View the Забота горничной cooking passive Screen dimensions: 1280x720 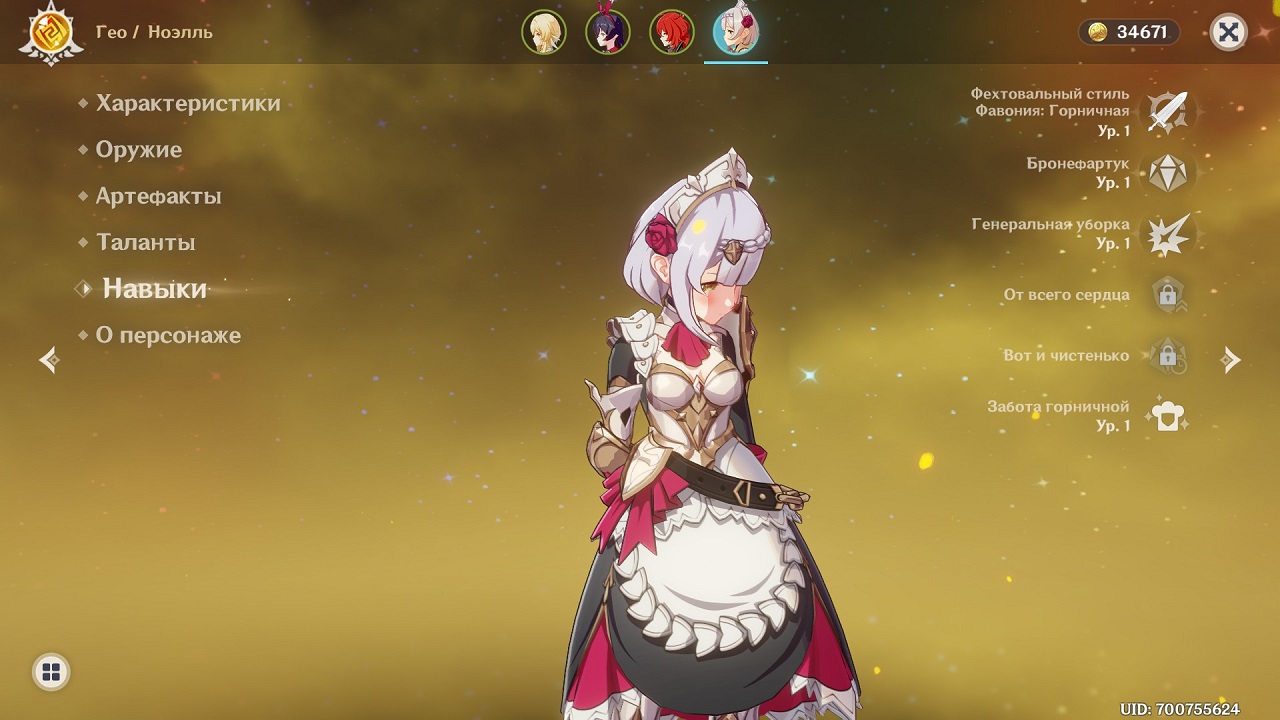[x=1166, y=416]
